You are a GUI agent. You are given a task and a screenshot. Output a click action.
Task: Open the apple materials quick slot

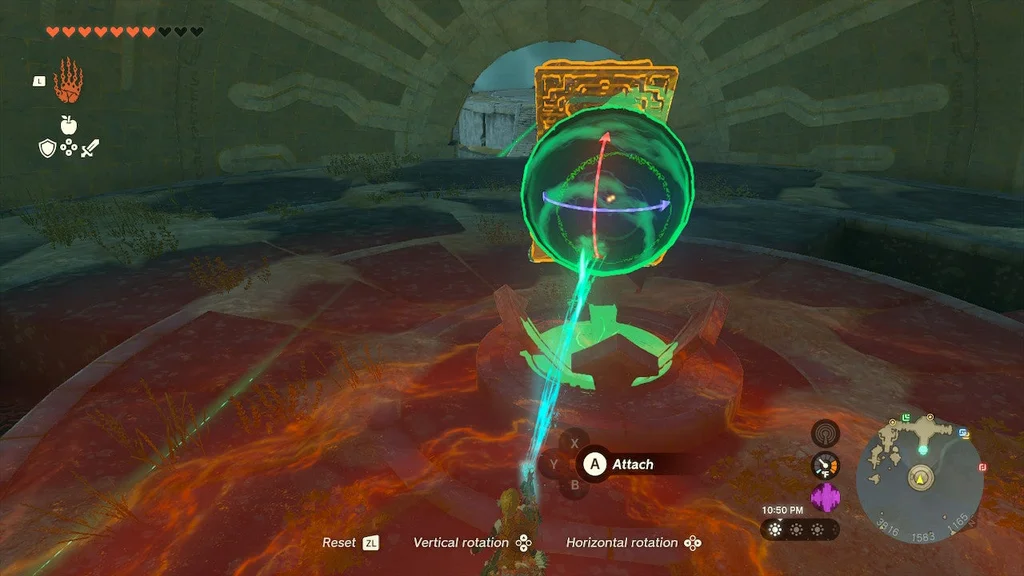point(69,125)
